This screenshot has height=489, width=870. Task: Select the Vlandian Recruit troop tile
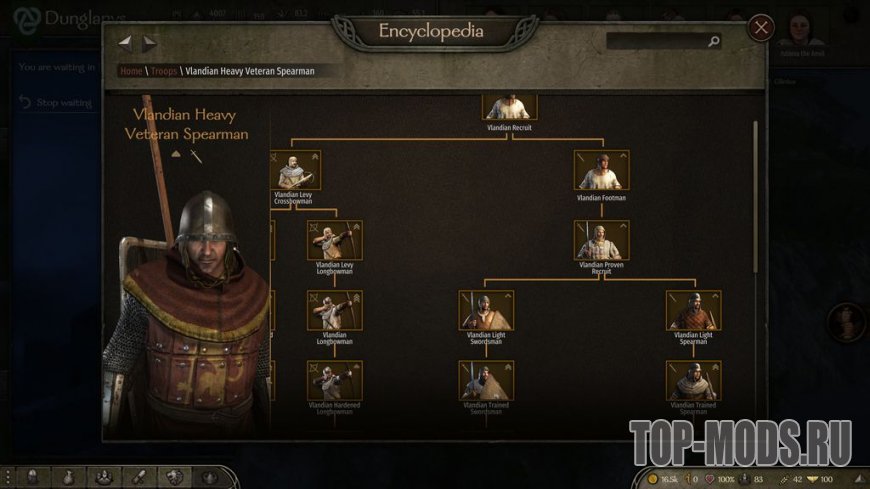coord(510,107)
